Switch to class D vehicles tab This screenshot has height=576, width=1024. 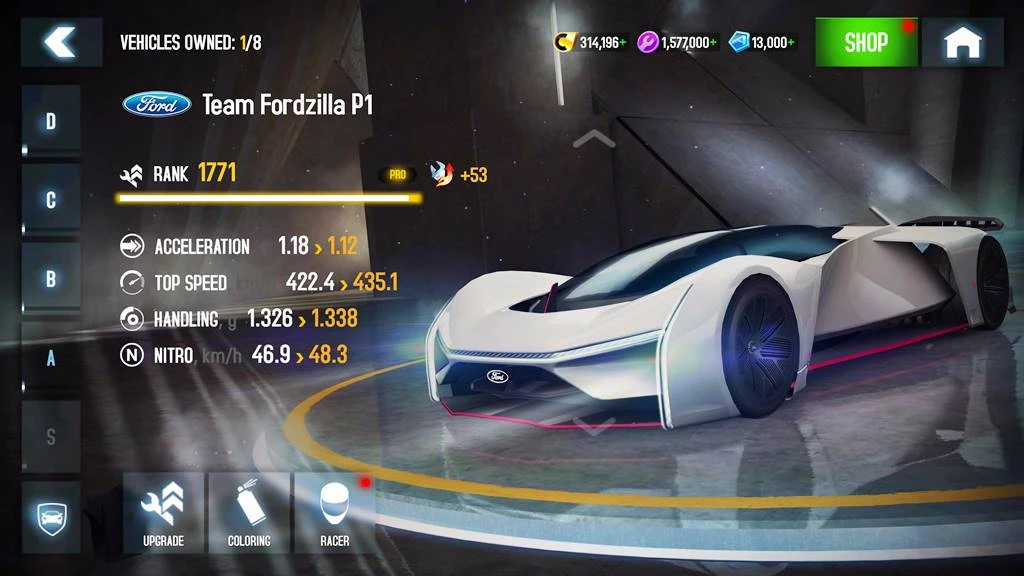click(x=51, y=122)
